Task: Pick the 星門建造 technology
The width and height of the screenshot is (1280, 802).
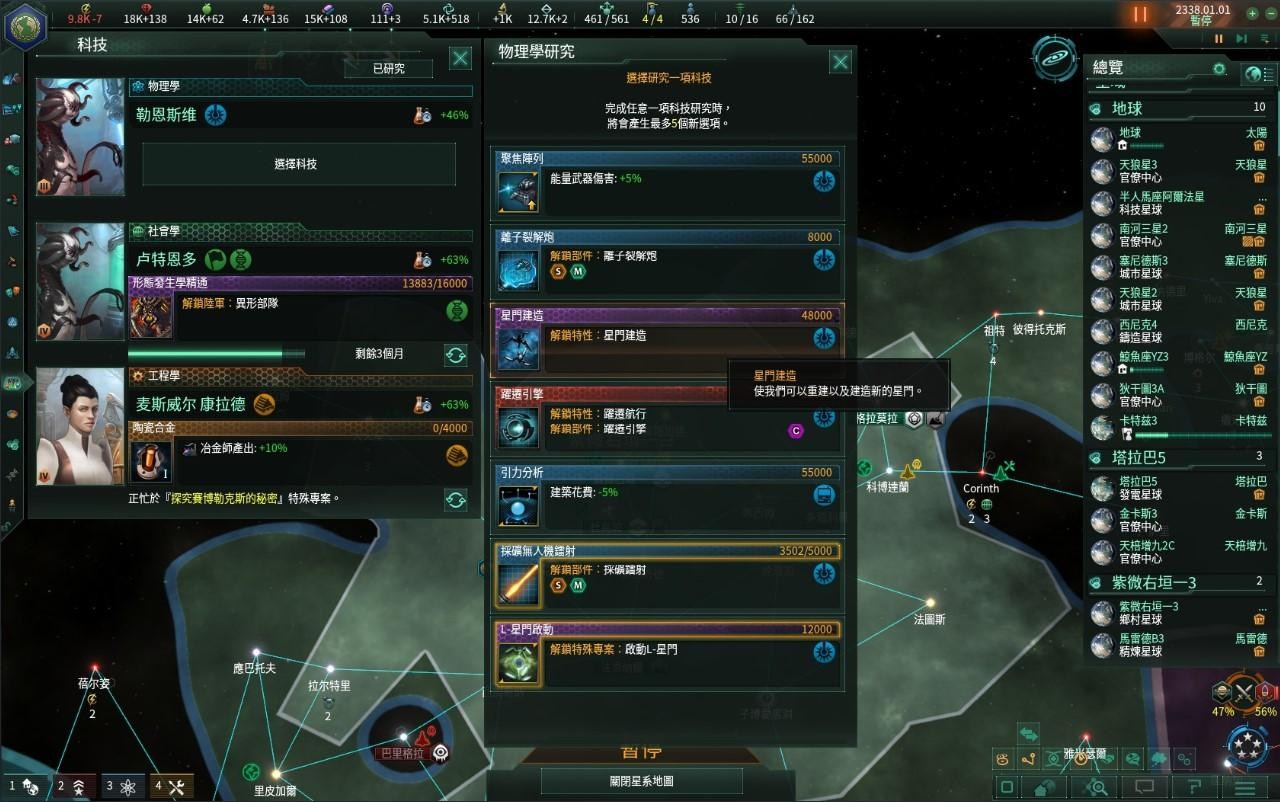Action: 667,338
